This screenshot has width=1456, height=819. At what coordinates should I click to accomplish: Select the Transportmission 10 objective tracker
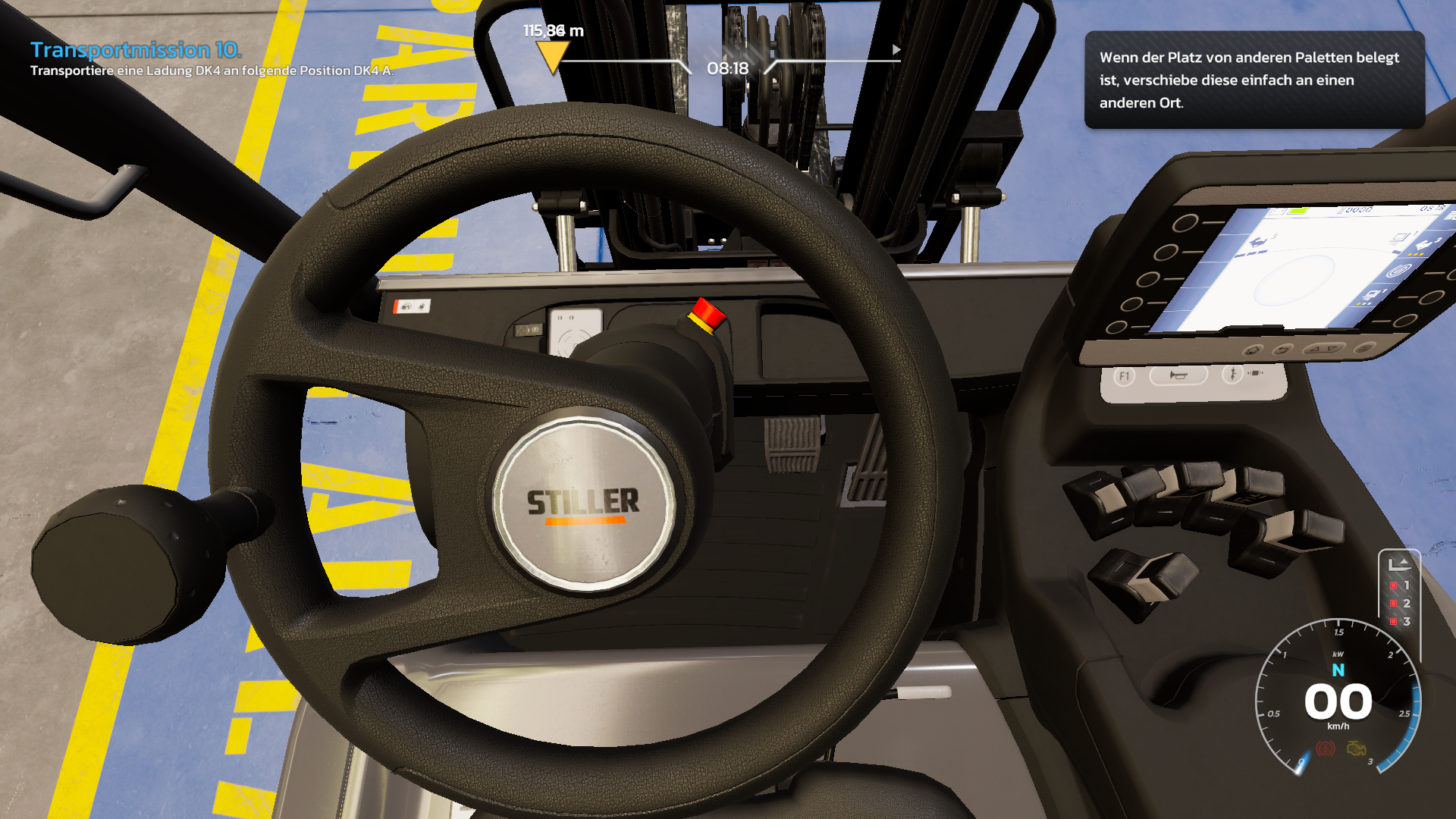pos(136,50)
